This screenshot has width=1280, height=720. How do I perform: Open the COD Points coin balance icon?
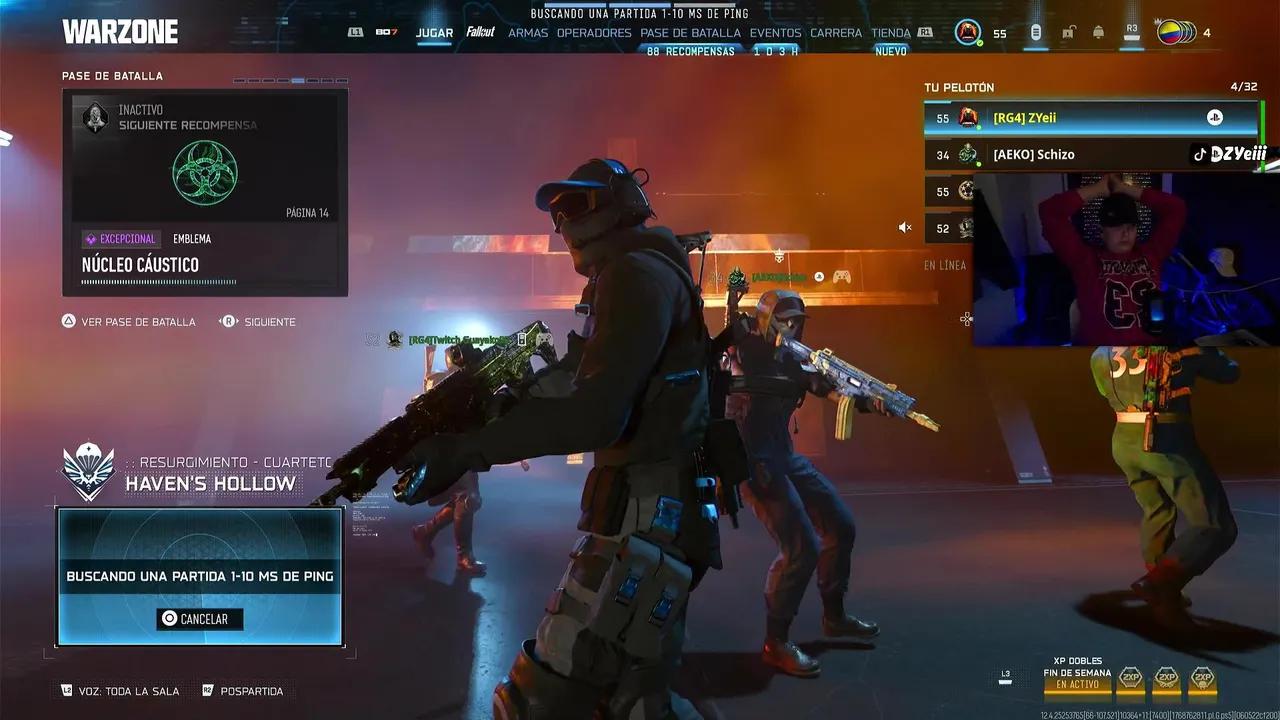click(1036, 32)
